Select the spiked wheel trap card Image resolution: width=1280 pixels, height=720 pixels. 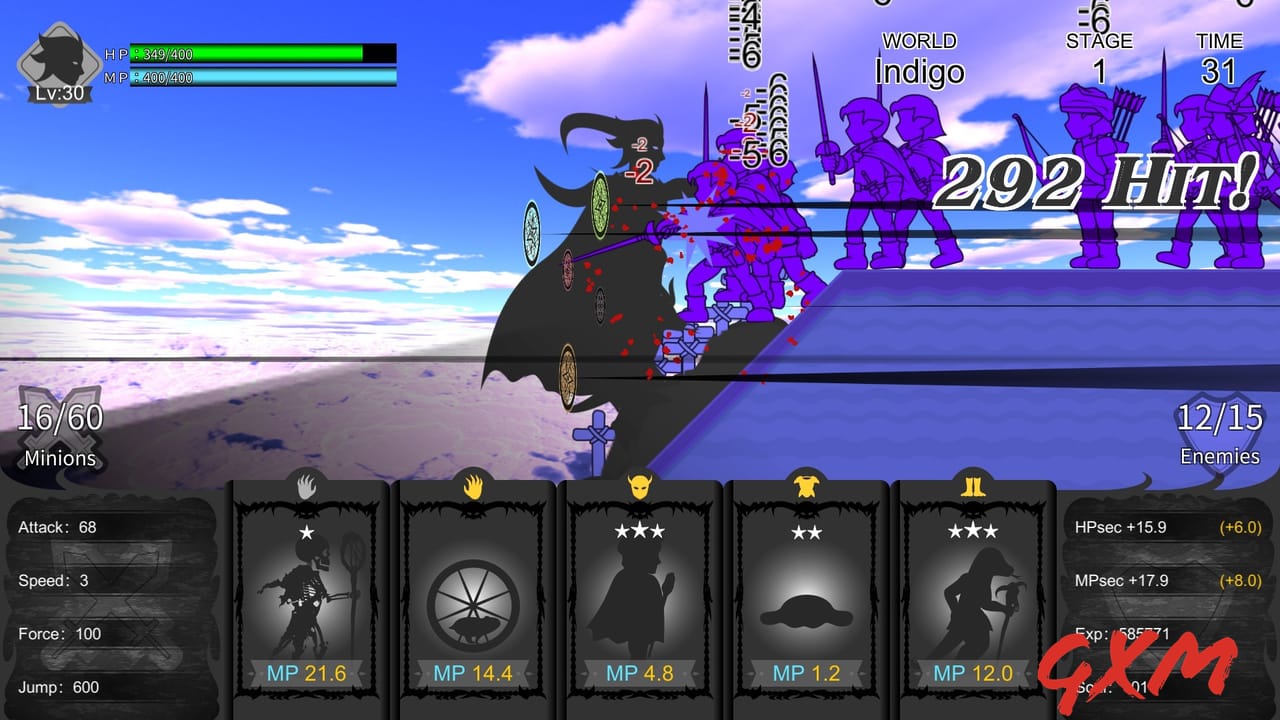click(473, 595)
